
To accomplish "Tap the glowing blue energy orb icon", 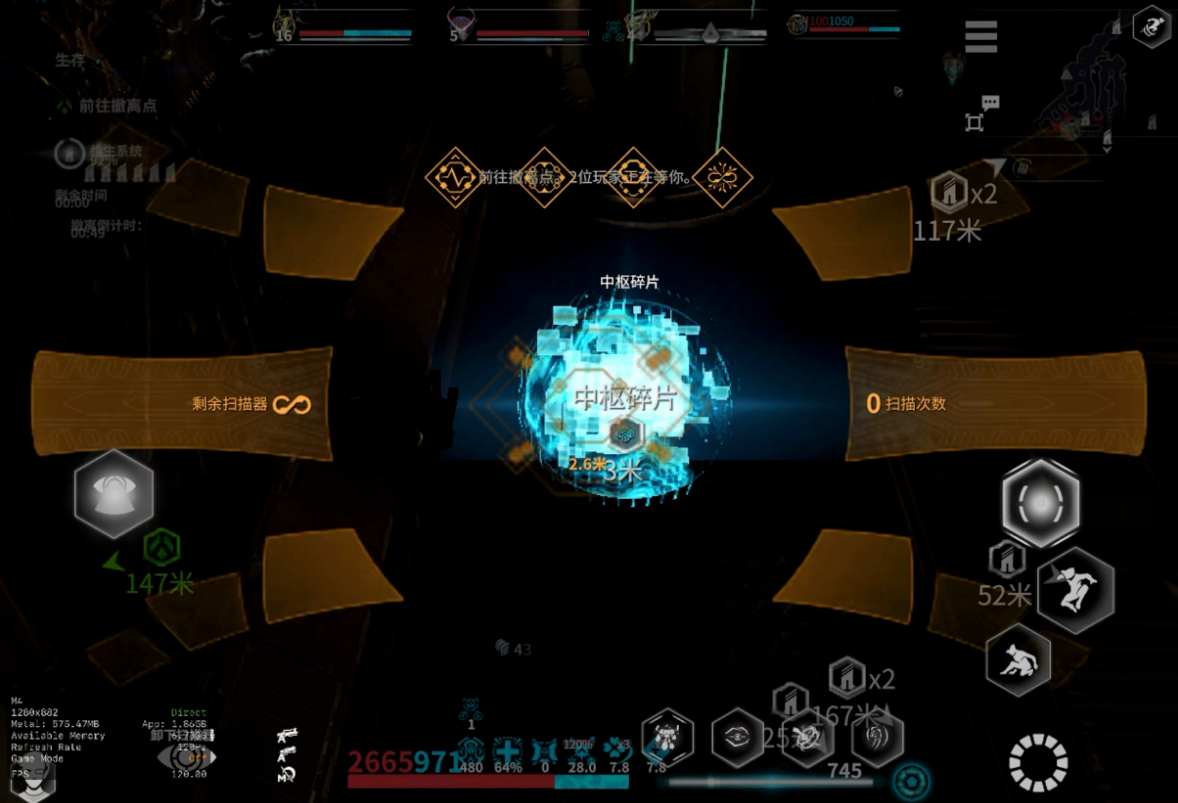I will (x=911, y=780).
